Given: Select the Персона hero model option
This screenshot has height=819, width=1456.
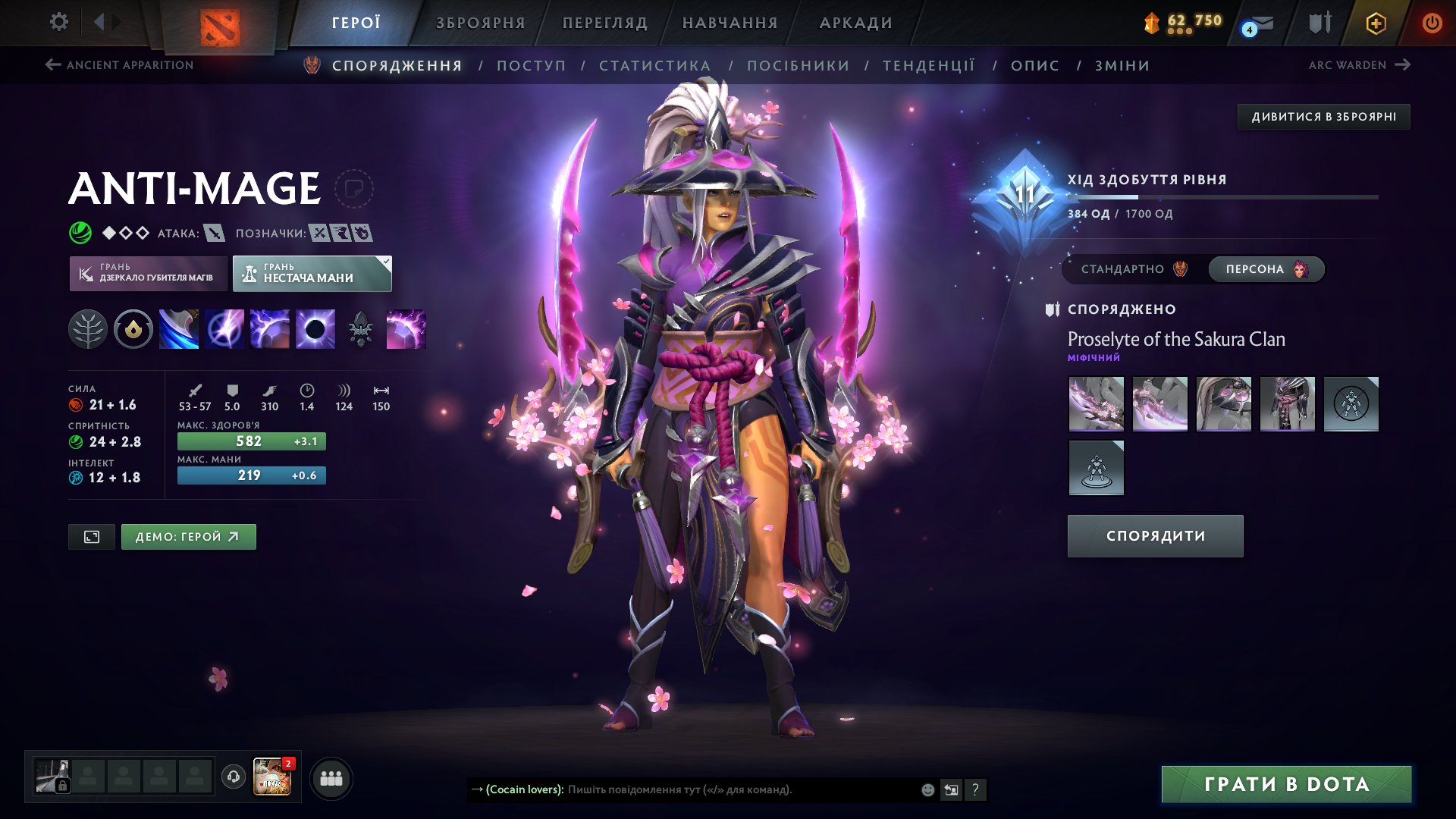Looking at the screenshot, I should [1266, 269].
